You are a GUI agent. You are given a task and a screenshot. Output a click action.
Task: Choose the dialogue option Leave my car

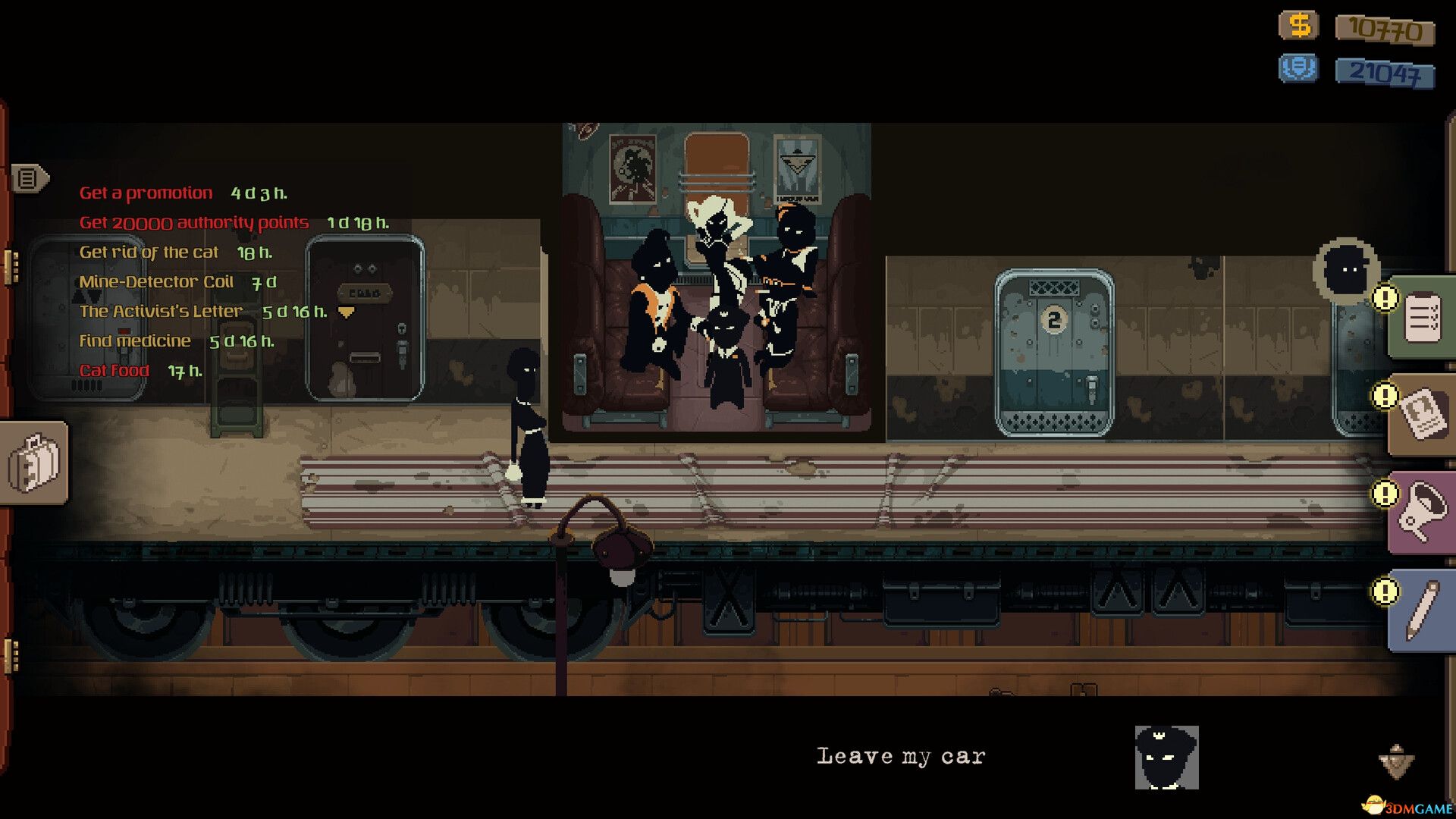click(x=901, y=755)
